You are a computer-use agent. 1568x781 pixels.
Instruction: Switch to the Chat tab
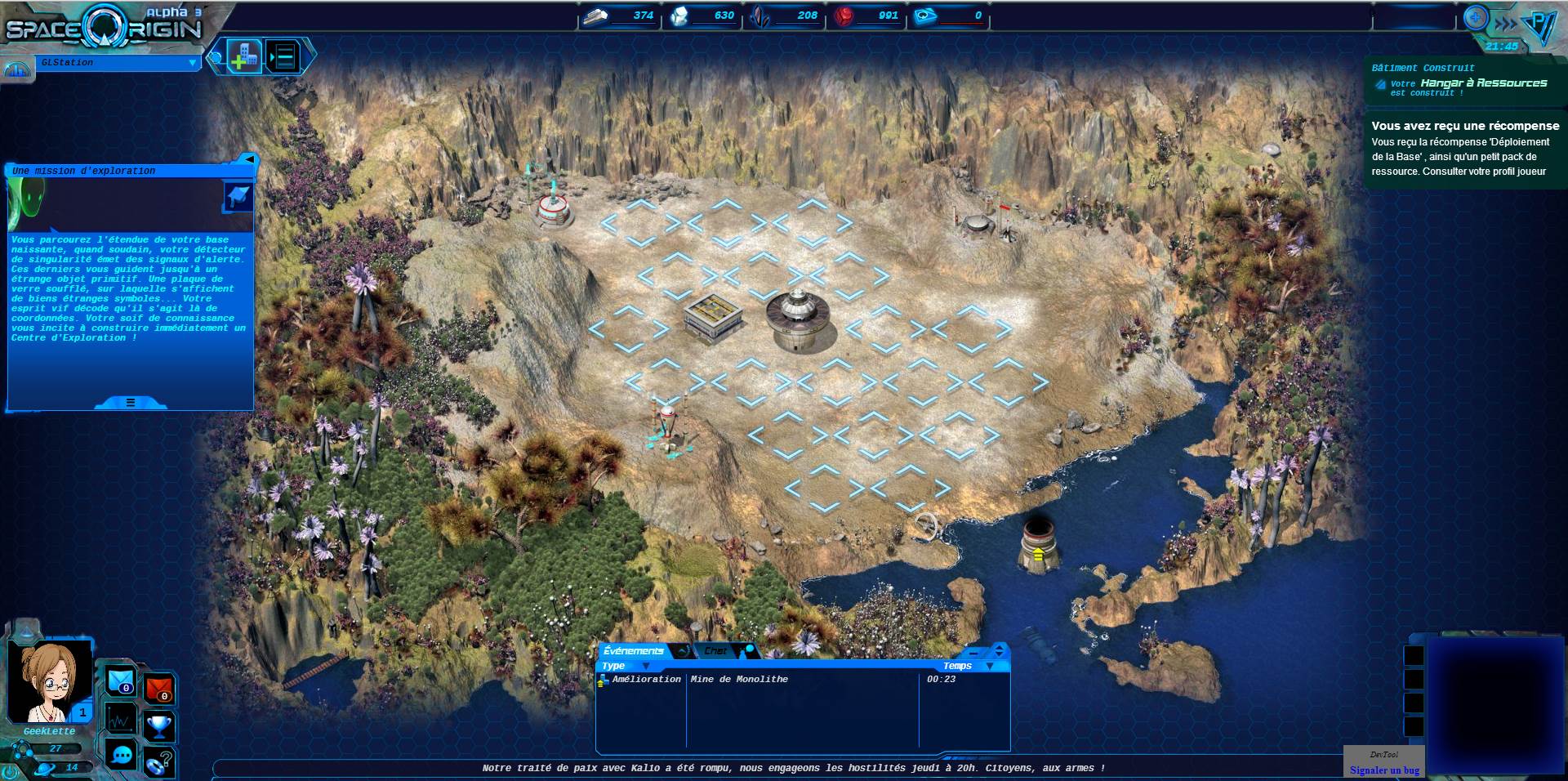click(716, 651)
